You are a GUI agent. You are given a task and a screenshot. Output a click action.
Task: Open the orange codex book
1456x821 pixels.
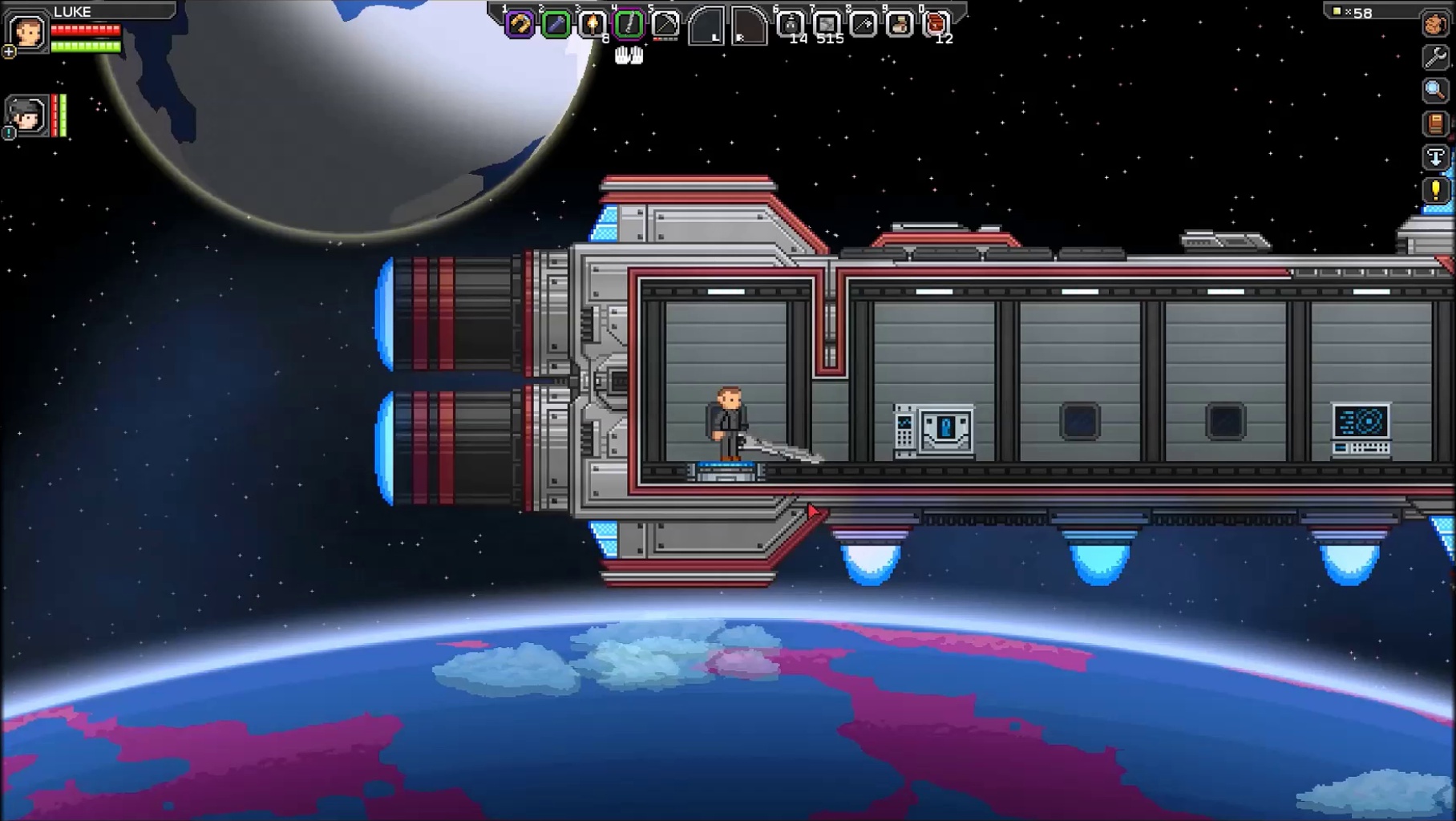tap(1435, 123)
